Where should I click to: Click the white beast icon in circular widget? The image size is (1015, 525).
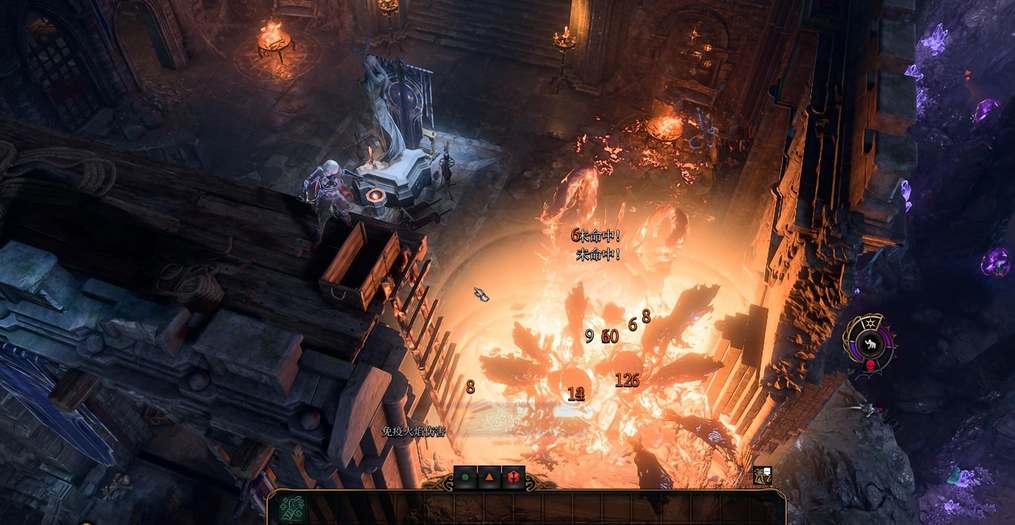[870, 346]
